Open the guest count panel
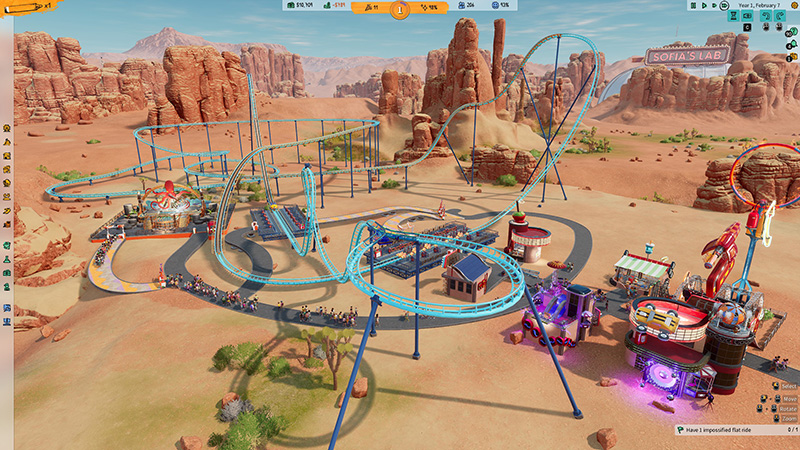Image resolution: width=800 pixels, height=450 pixels. pyautogui.click(x=466, y=5)
